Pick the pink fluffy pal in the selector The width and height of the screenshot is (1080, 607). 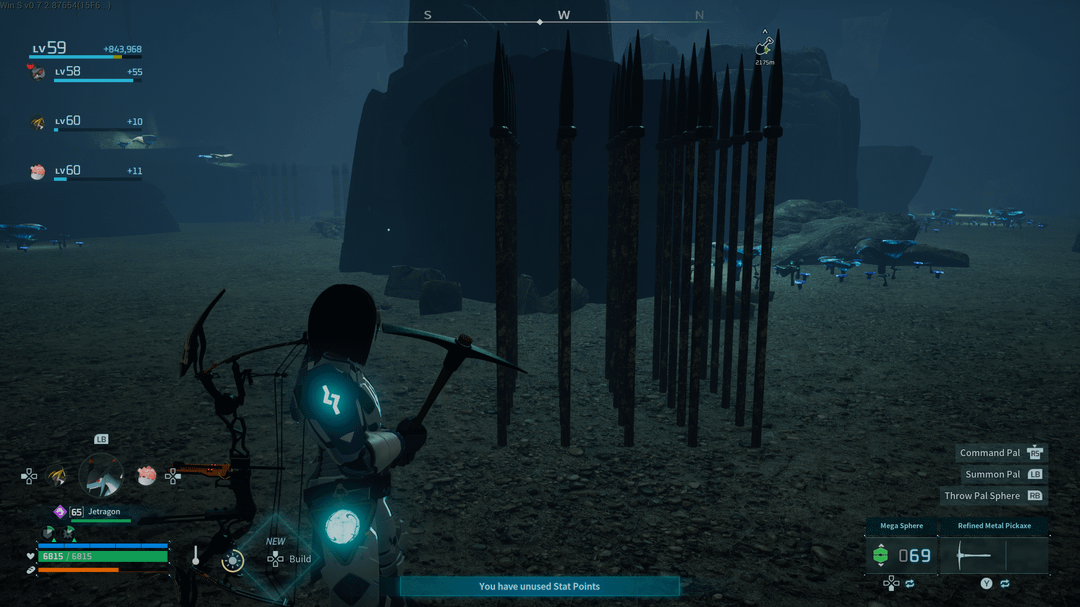(146, 476)
